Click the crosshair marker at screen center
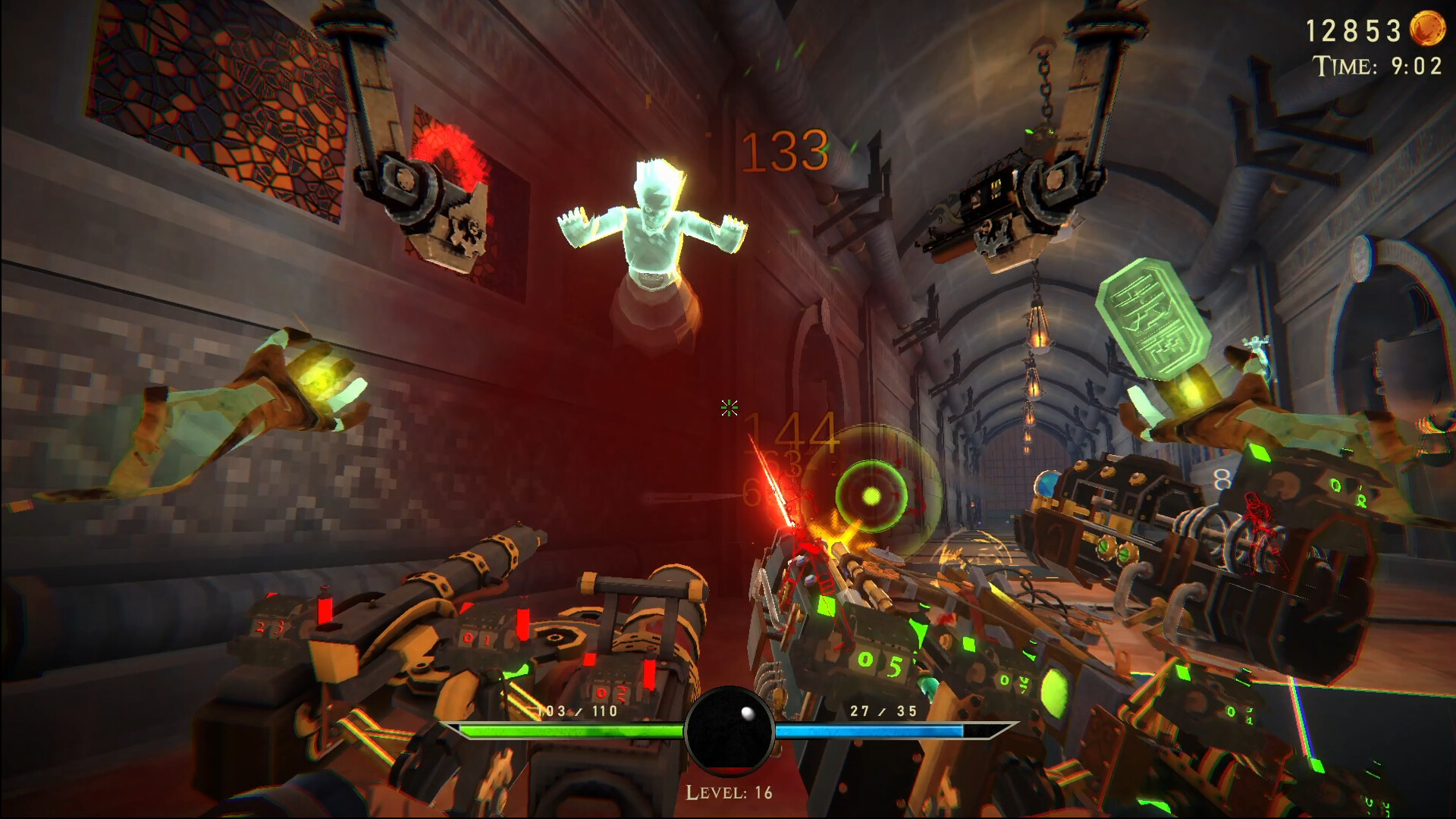This screenshot has width=1456, height=819. click(730, 409)
